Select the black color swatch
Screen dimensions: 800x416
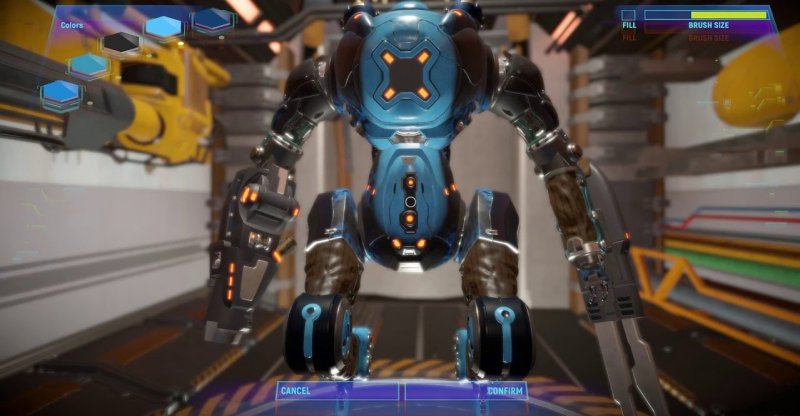[121, 41]
